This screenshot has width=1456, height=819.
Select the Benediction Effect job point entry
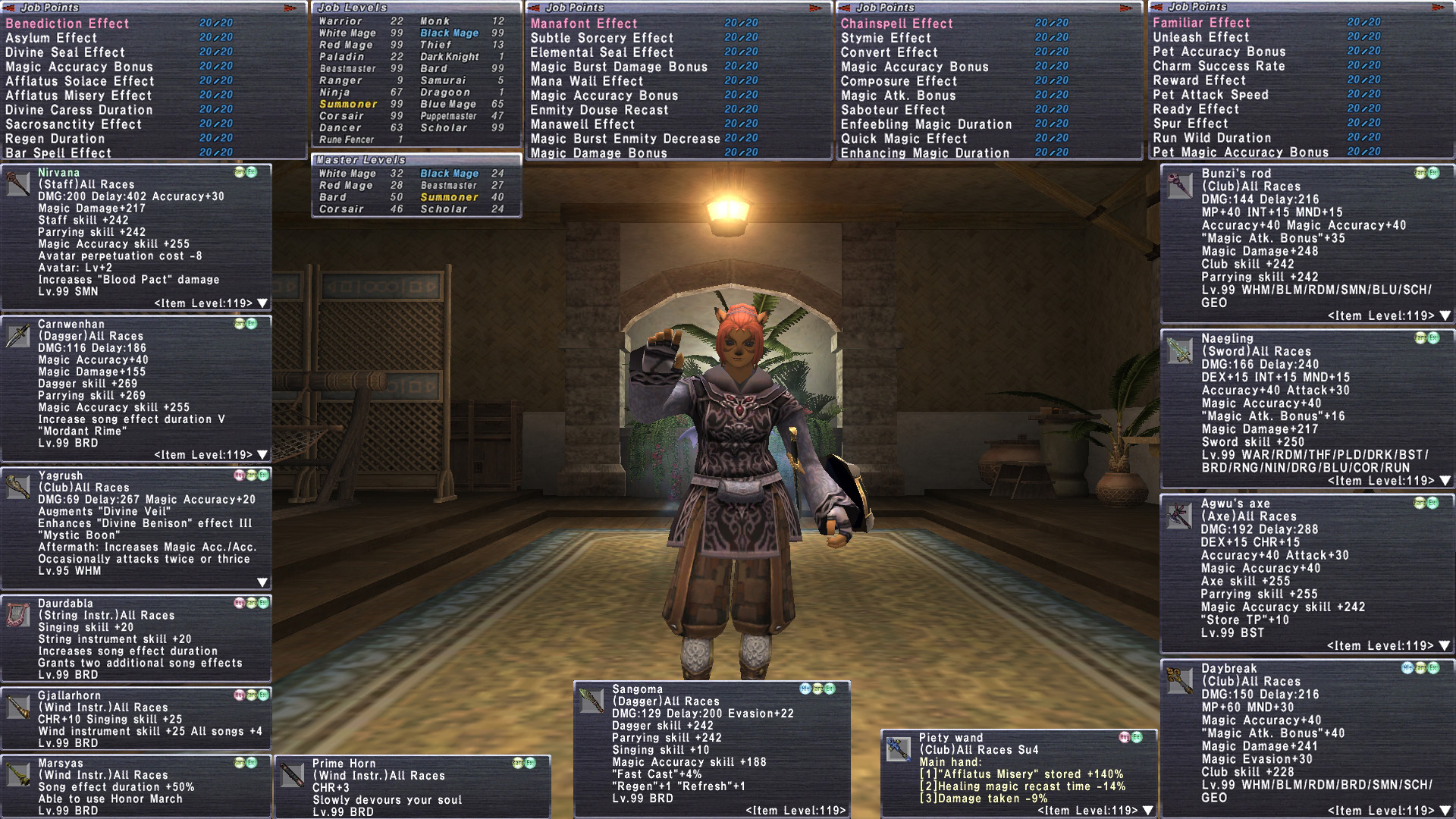pos(67,24)
